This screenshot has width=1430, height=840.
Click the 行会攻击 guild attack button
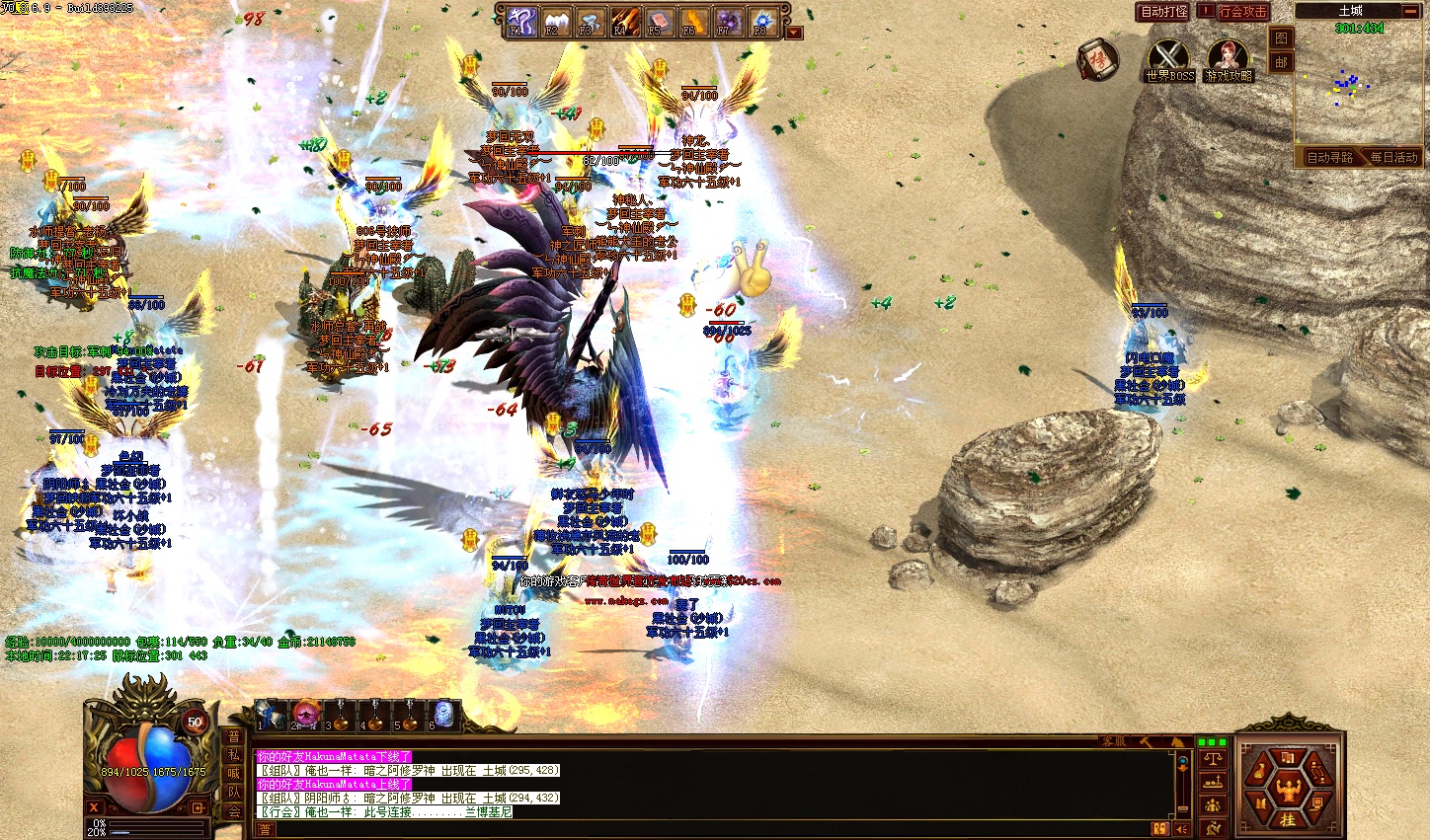[x=1242, y=12]
